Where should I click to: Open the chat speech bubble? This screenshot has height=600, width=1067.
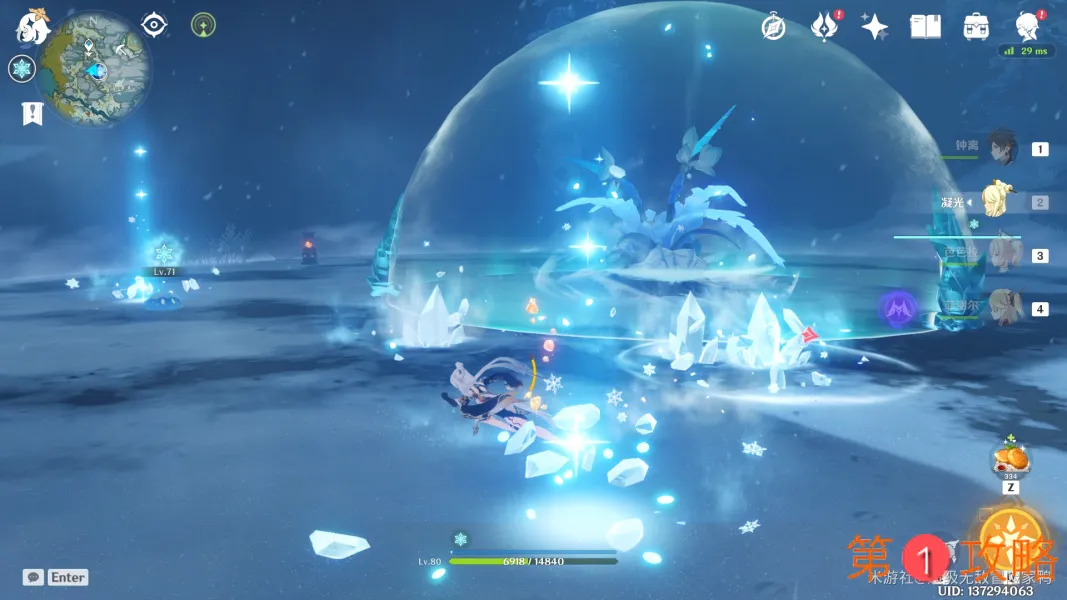tap(34, 577)
